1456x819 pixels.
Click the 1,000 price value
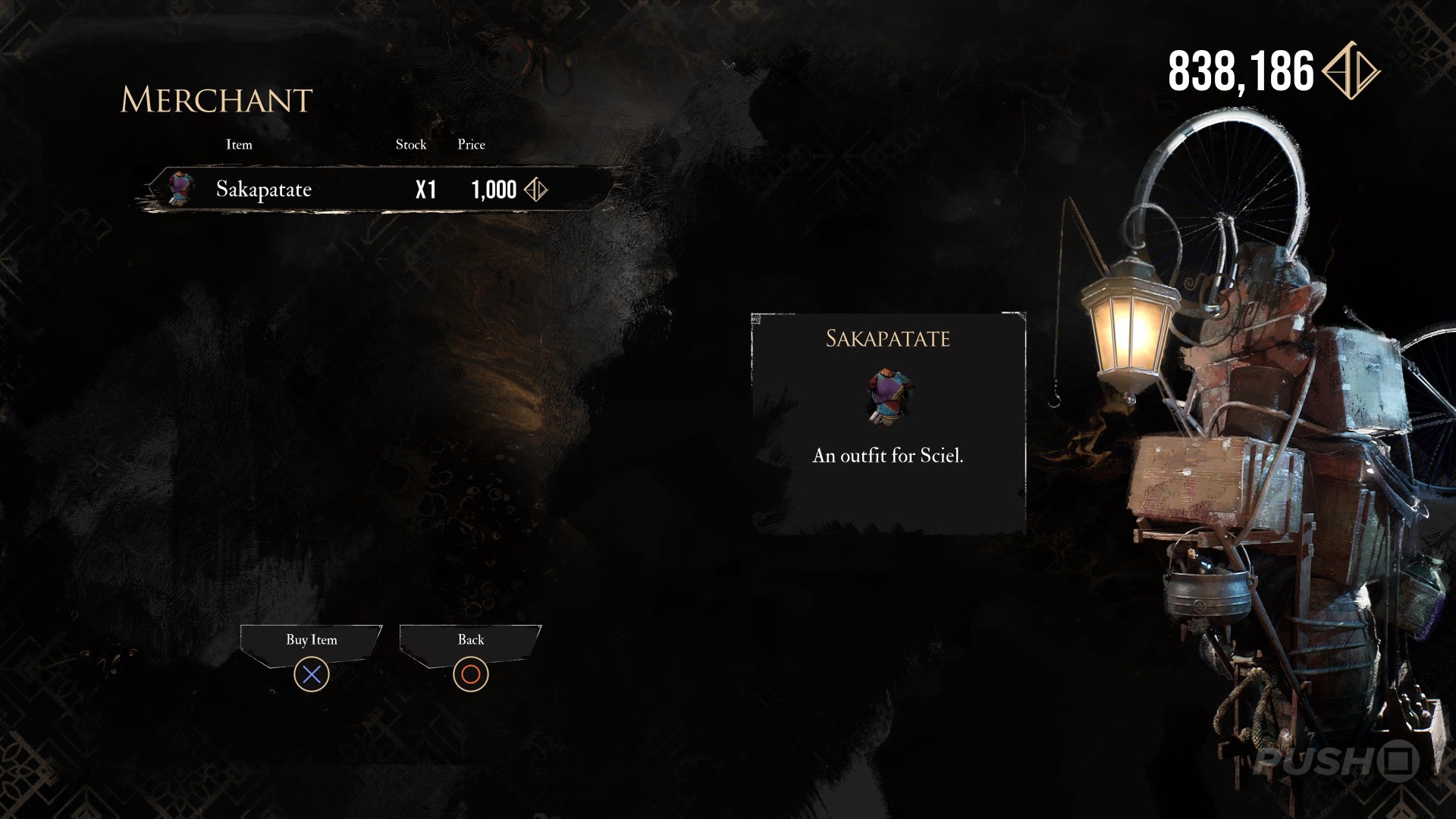click(x=494, y=190)
